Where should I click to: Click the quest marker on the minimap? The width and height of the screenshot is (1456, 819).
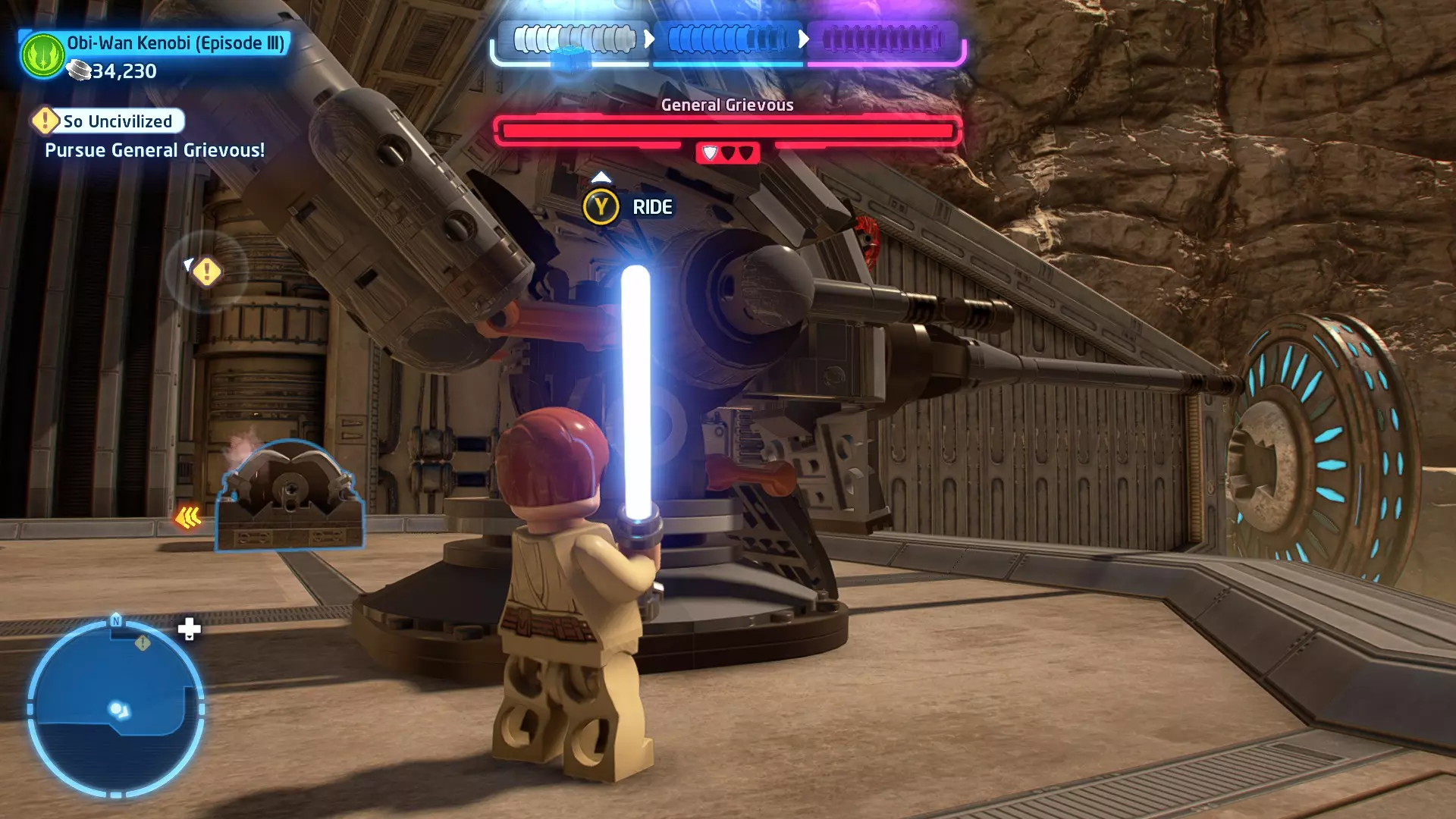(143, 643)
